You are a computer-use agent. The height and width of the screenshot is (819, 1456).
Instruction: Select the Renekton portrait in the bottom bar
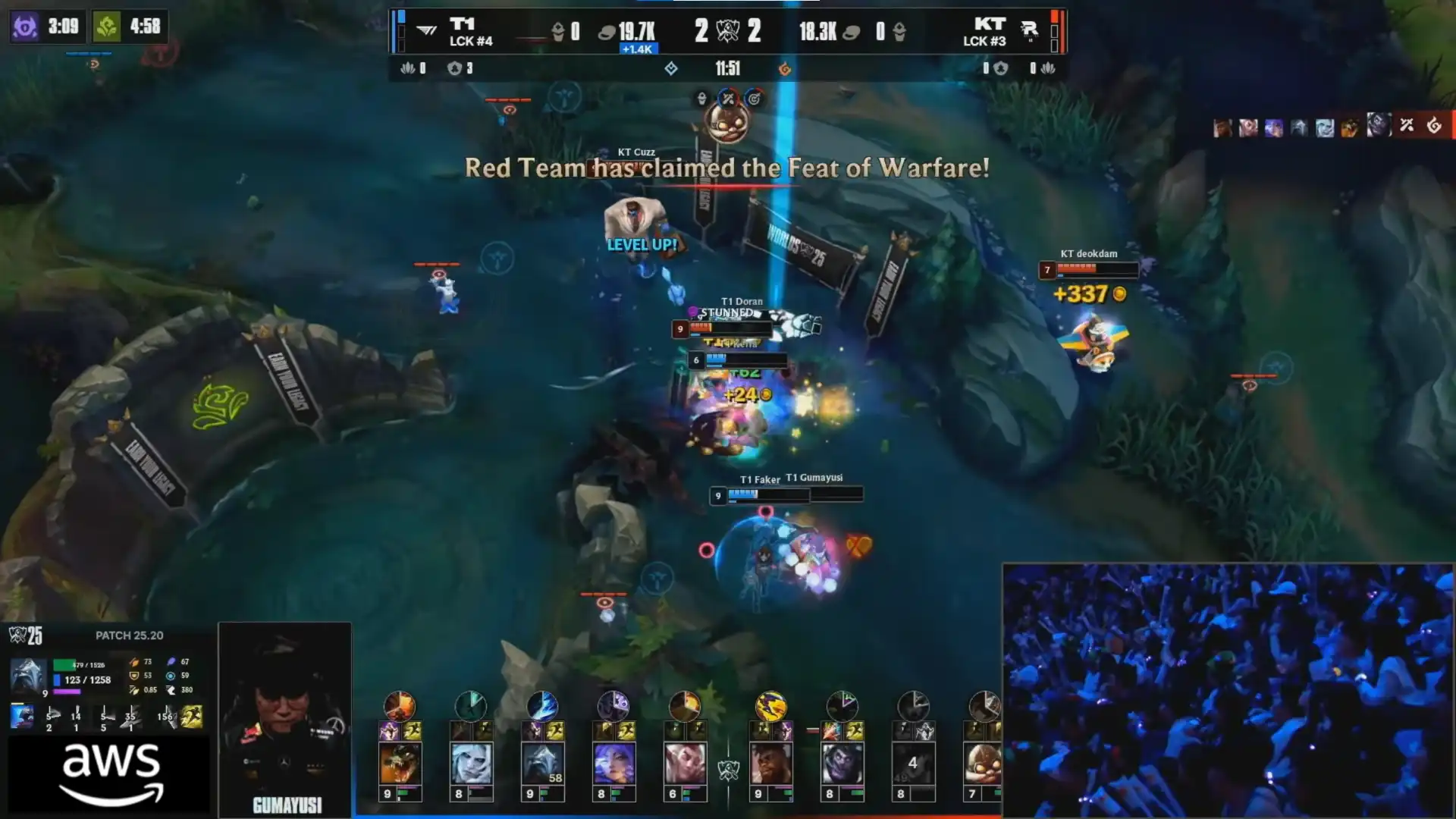(x=400, y=763)
